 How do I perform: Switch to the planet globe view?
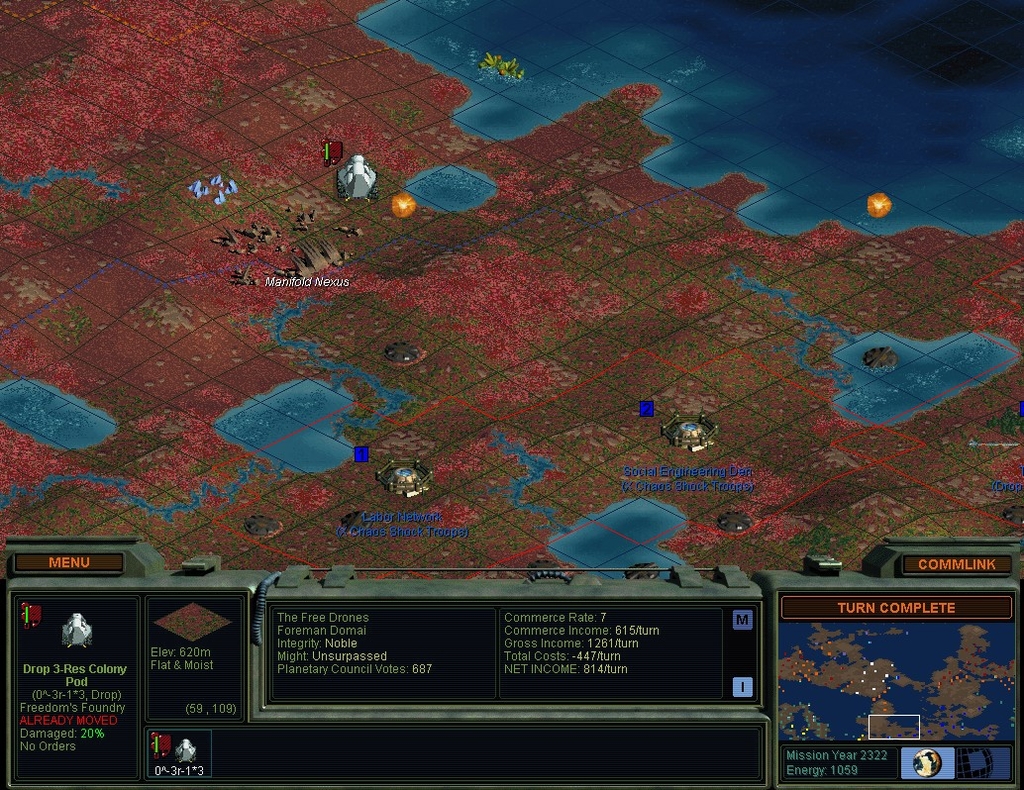927,763
